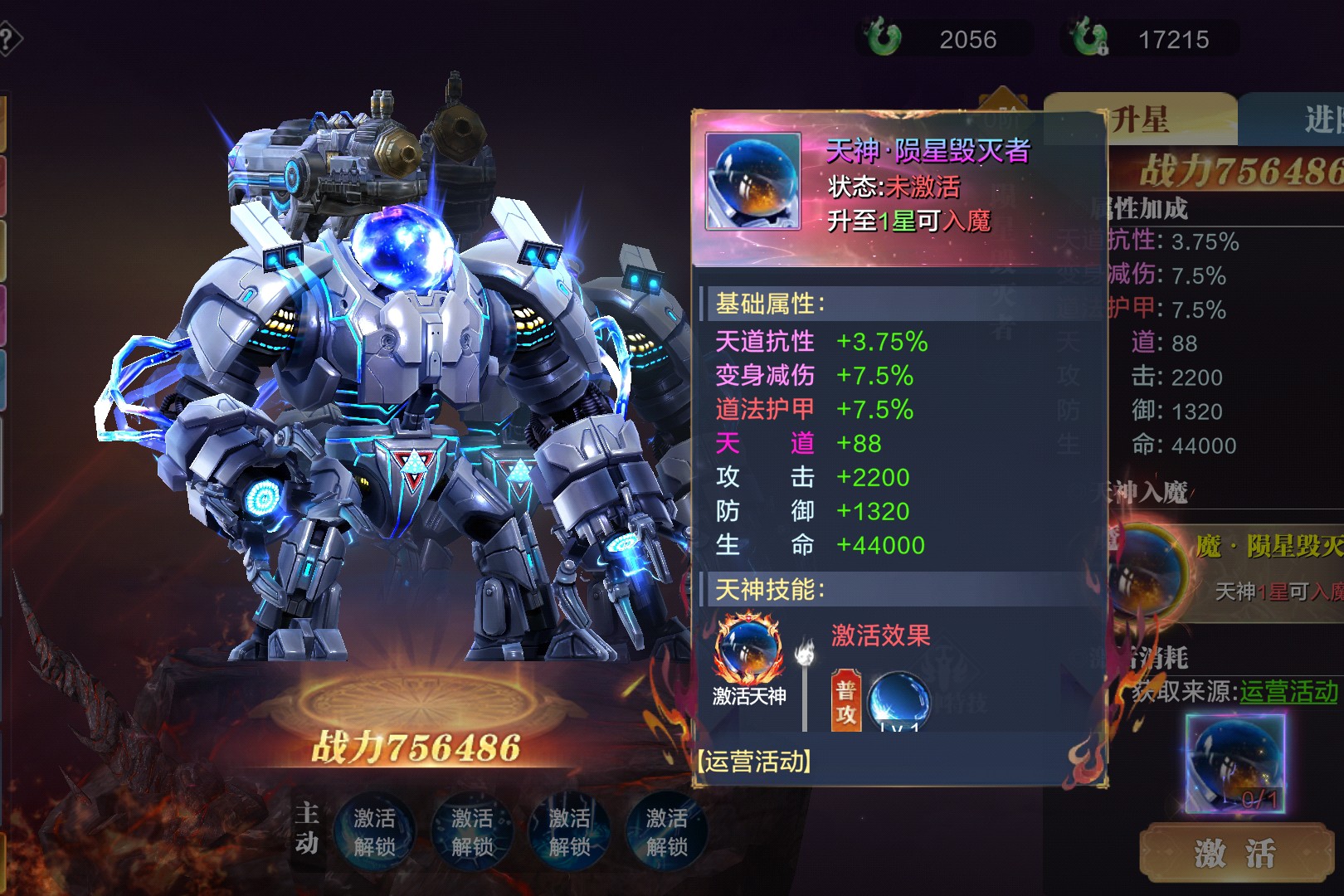1344x896 pixels.
Task: Open the 运营活动 source link
Action: pyautogui.click(x=1288, y=691)
